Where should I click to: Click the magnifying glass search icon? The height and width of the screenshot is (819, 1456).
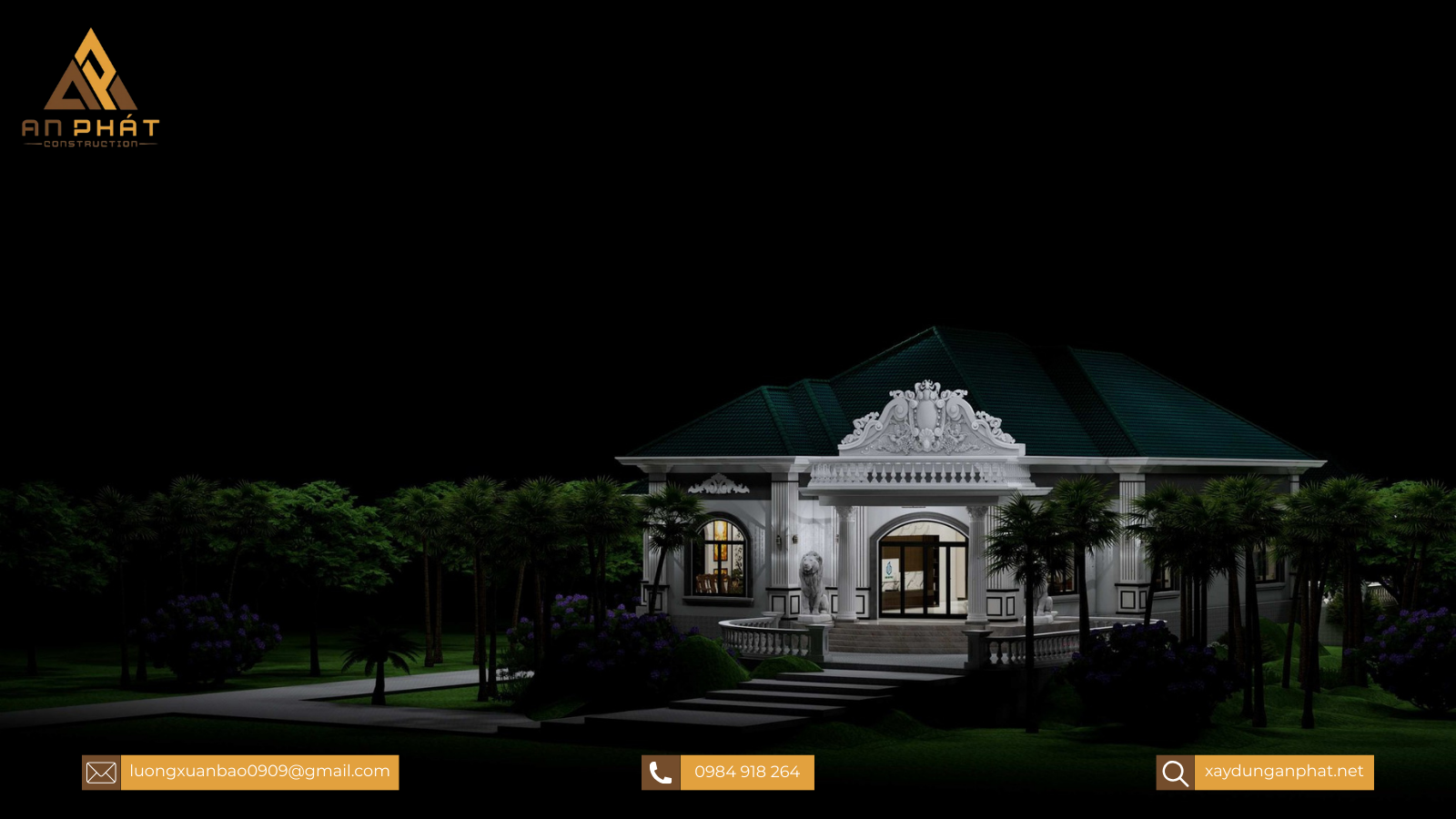point(1175,773)
